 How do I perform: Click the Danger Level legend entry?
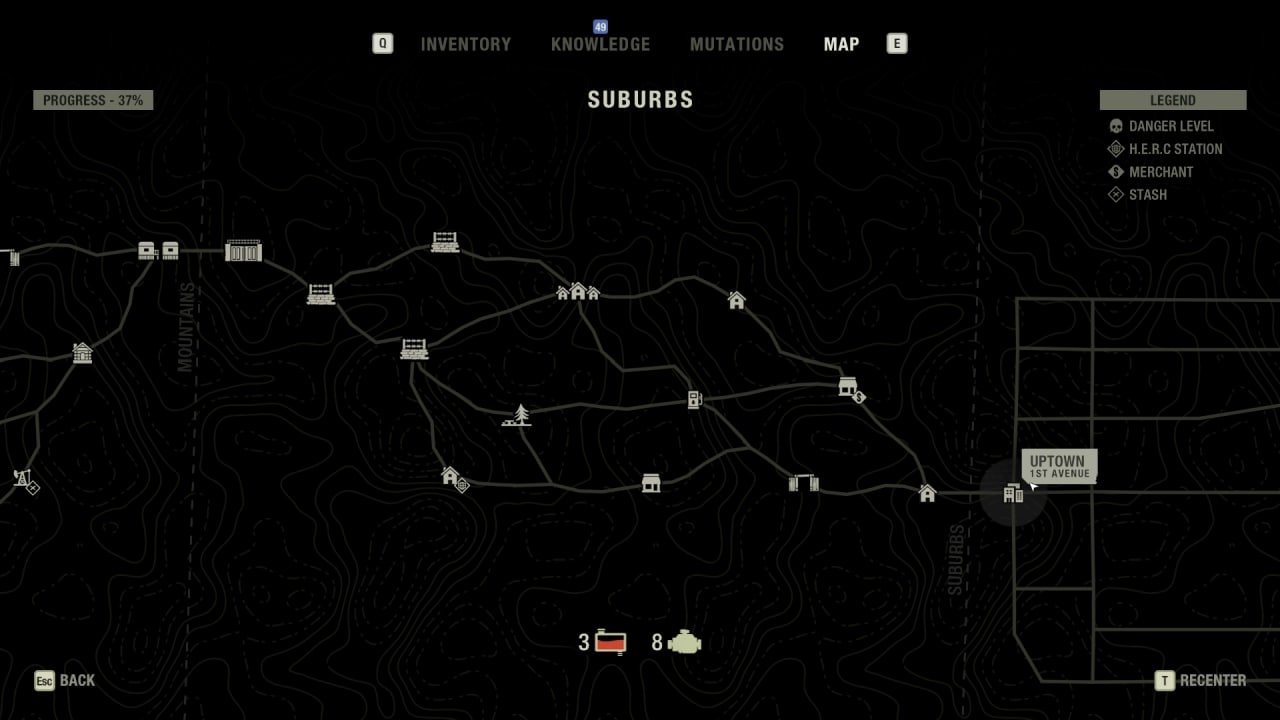1170,126
